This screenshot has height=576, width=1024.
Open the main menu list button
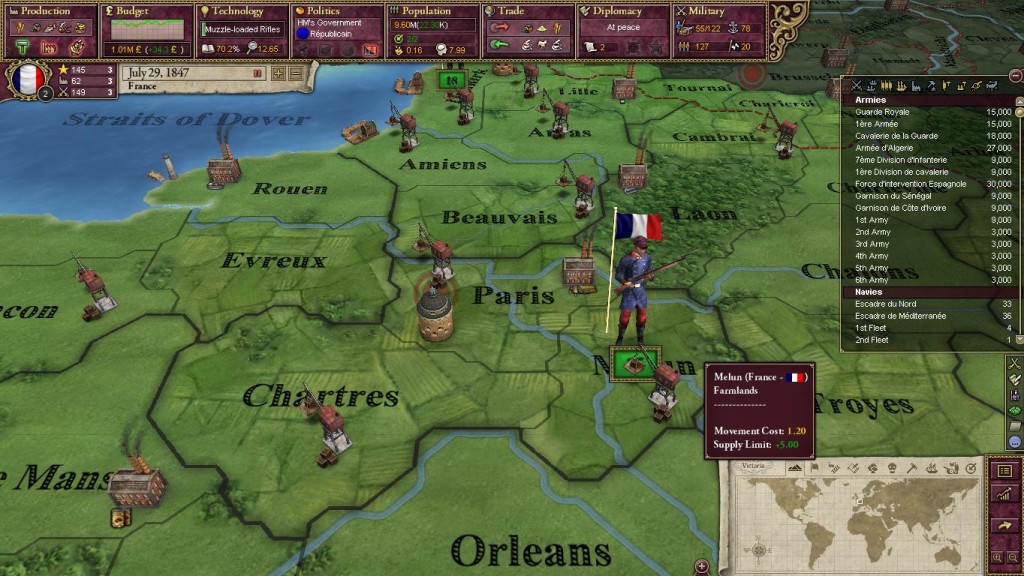pyautogui.click(x=1005, y=471)
